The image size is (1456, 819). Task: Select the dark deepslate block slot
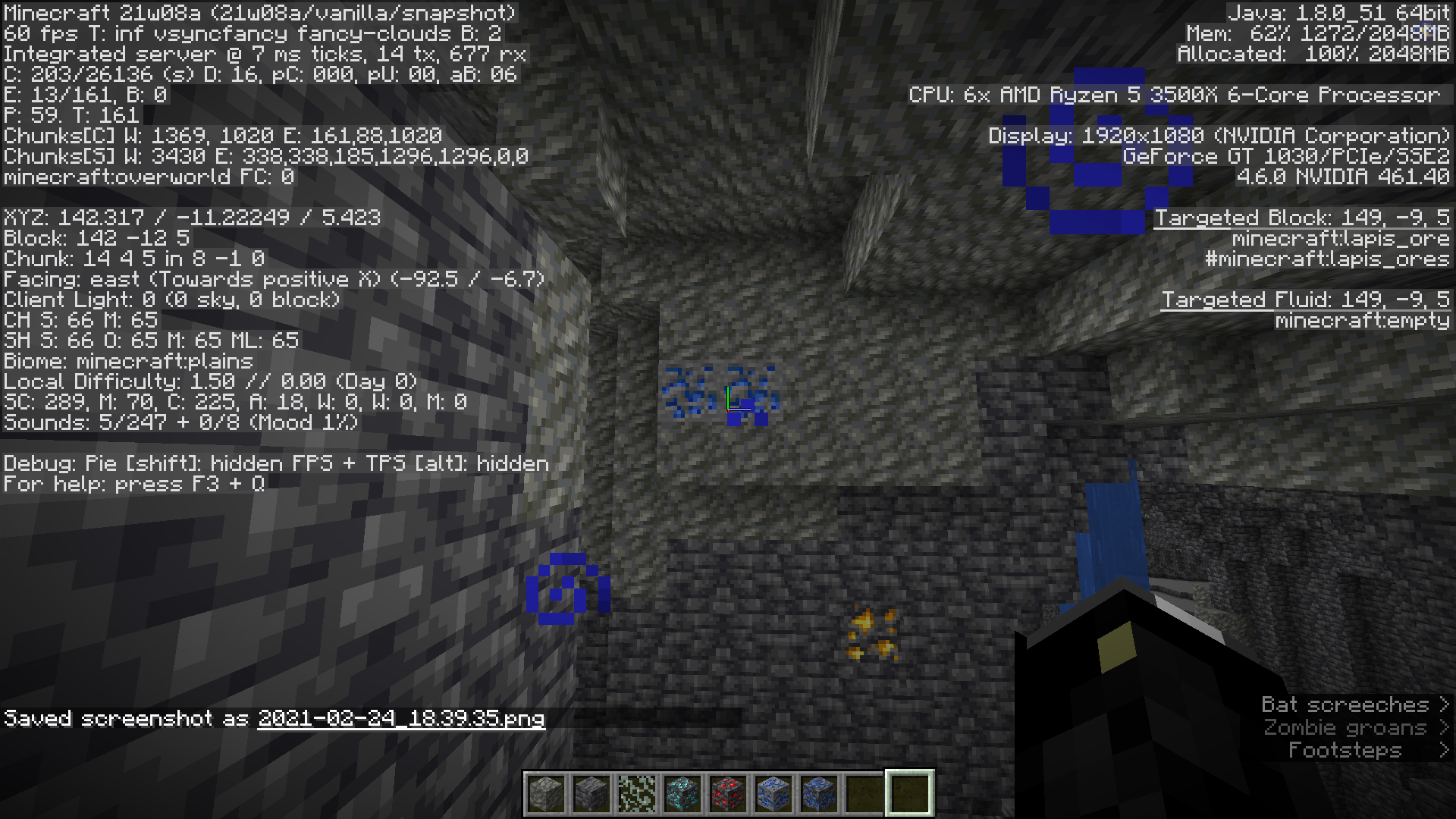click(x=591, y=793)
